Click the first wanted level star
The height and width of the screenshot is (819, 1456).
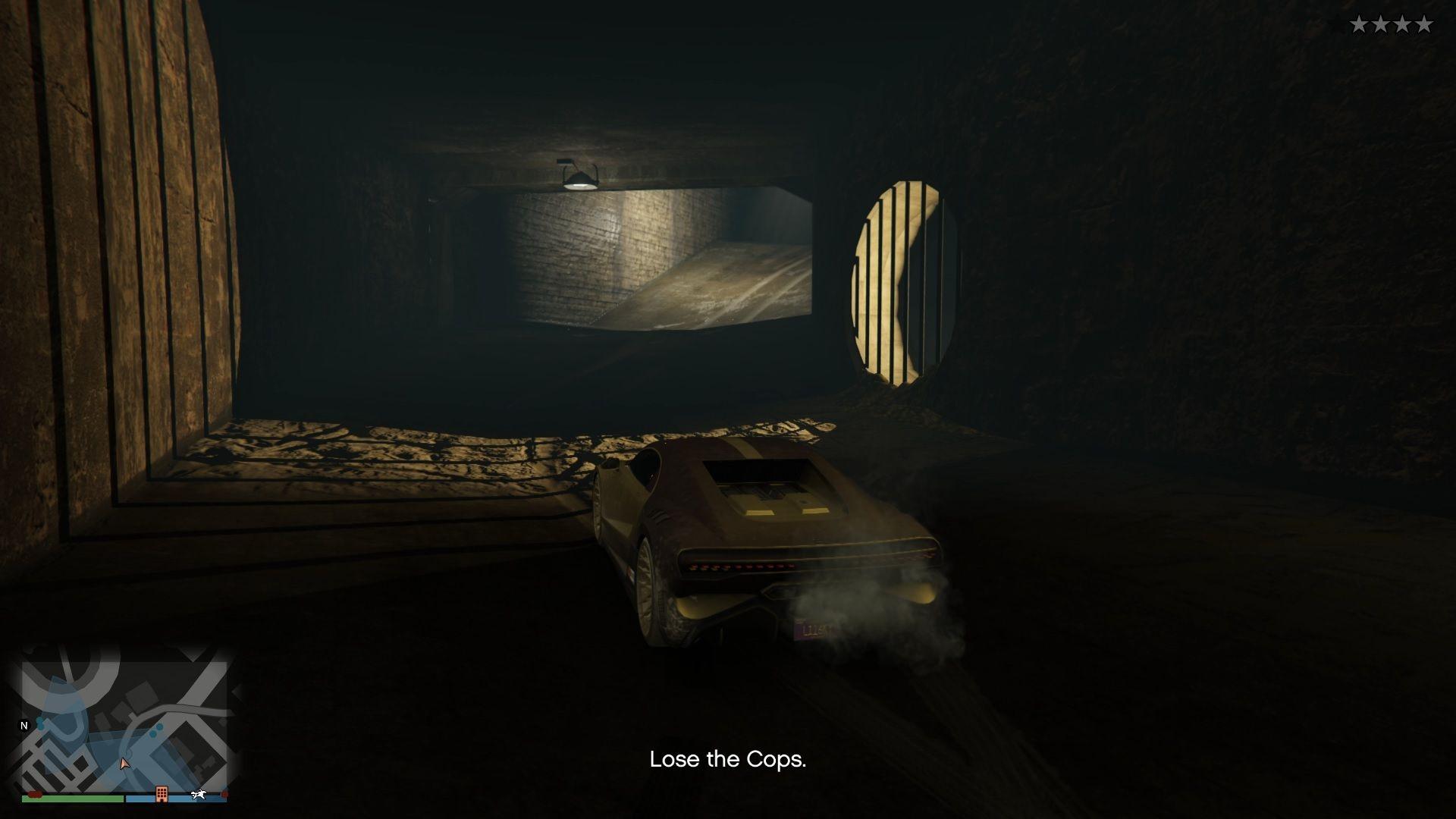coord(1359,23)
